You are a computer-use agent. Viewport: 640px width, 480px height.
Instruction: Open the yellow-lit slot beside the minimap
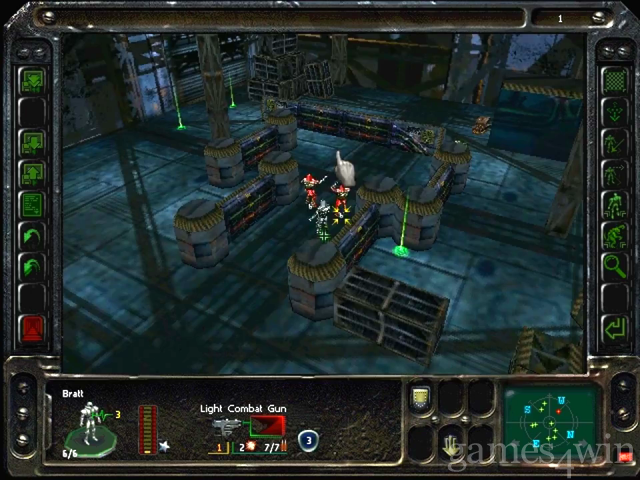[x=421, y=398]
